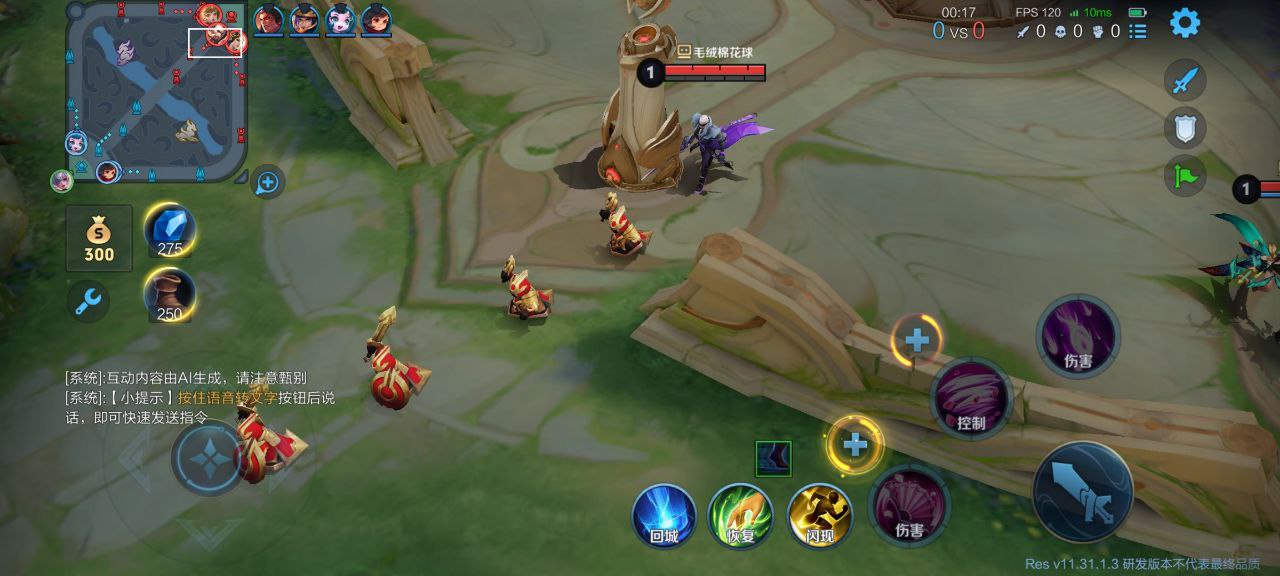Recall to base with 回城
This screenshot has width=1280, height=576.
tap(664, 515)
